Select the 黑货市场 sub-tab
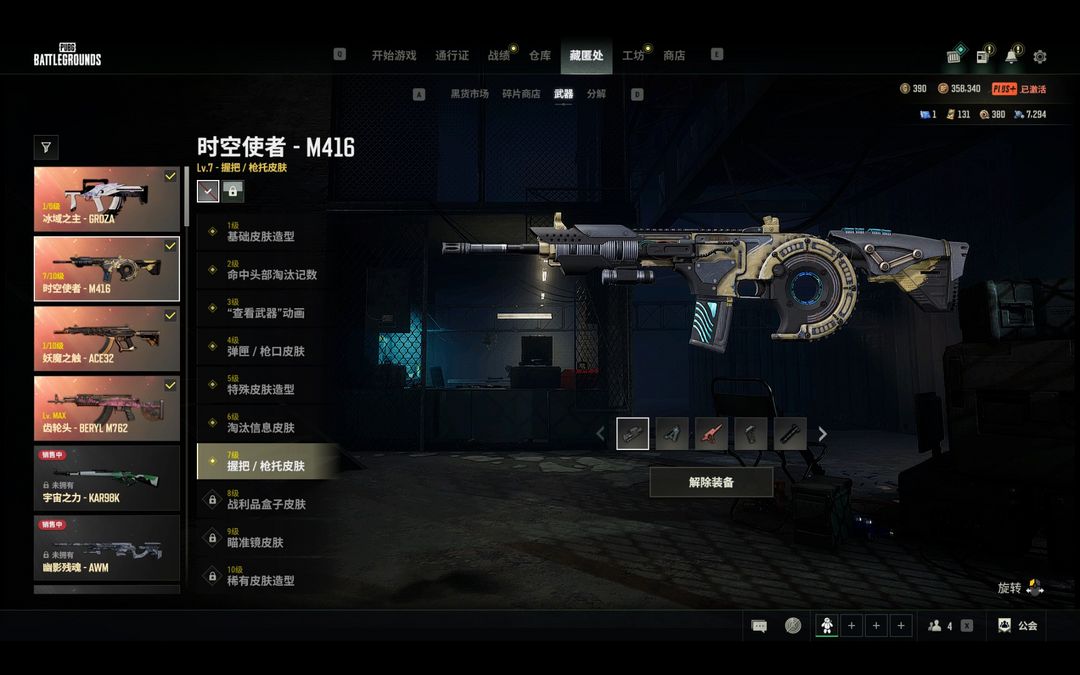Screen dimensions: 1080x675 (469, 94)
